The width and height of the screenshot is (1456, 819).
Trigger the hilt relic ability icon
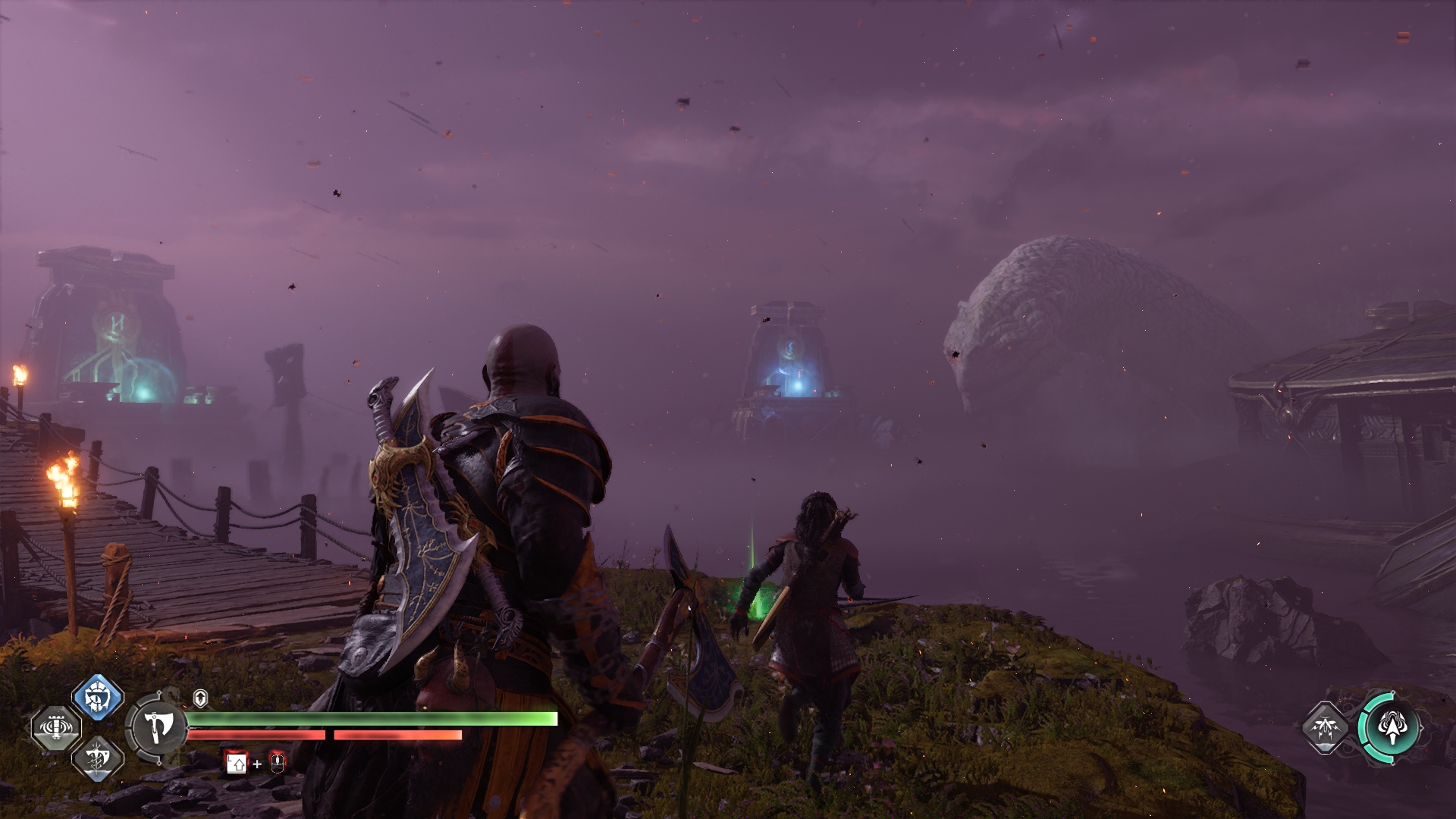click(56, 726)
